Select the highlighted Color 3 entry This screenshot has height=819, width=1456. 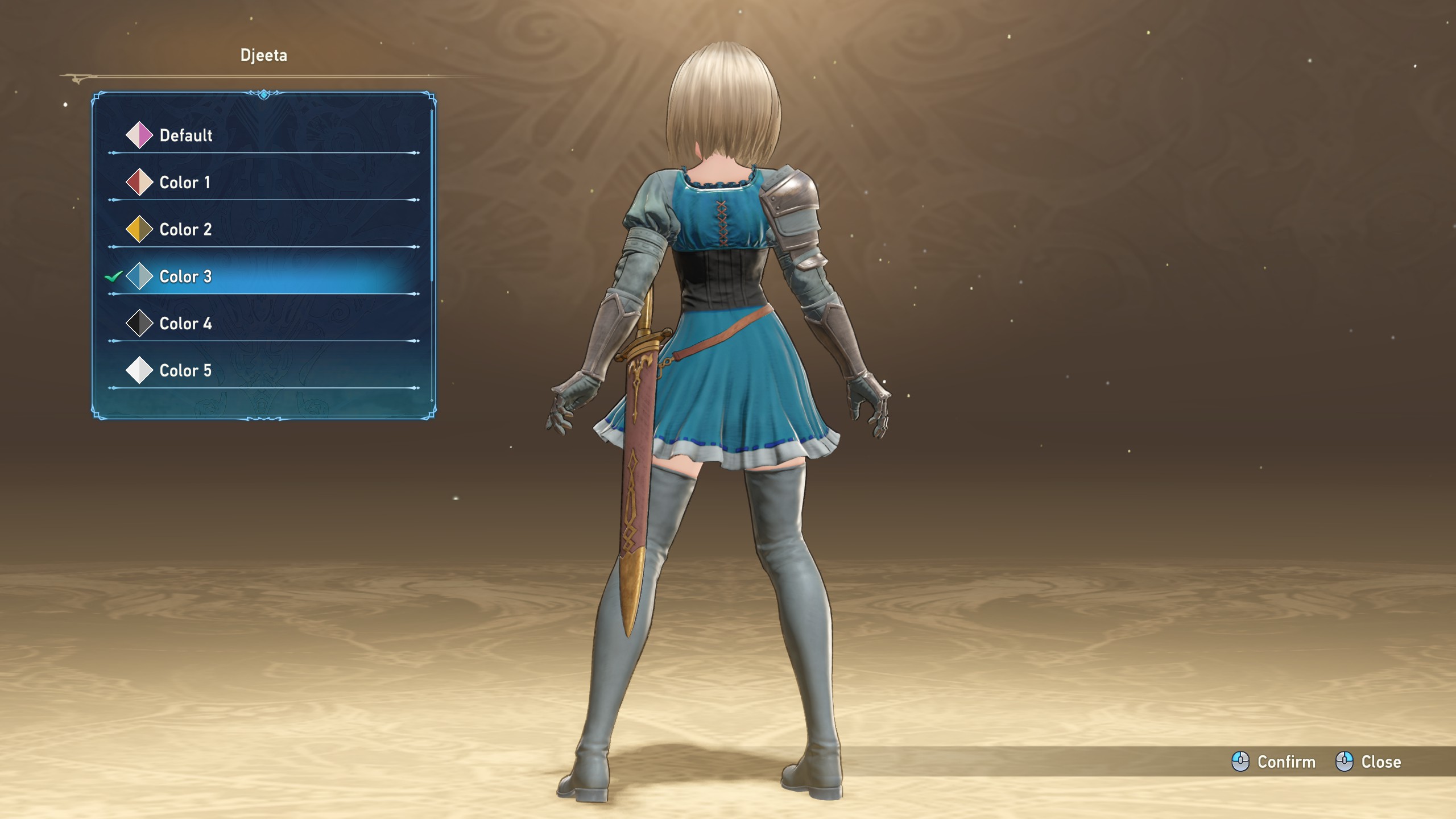(185, 277)
